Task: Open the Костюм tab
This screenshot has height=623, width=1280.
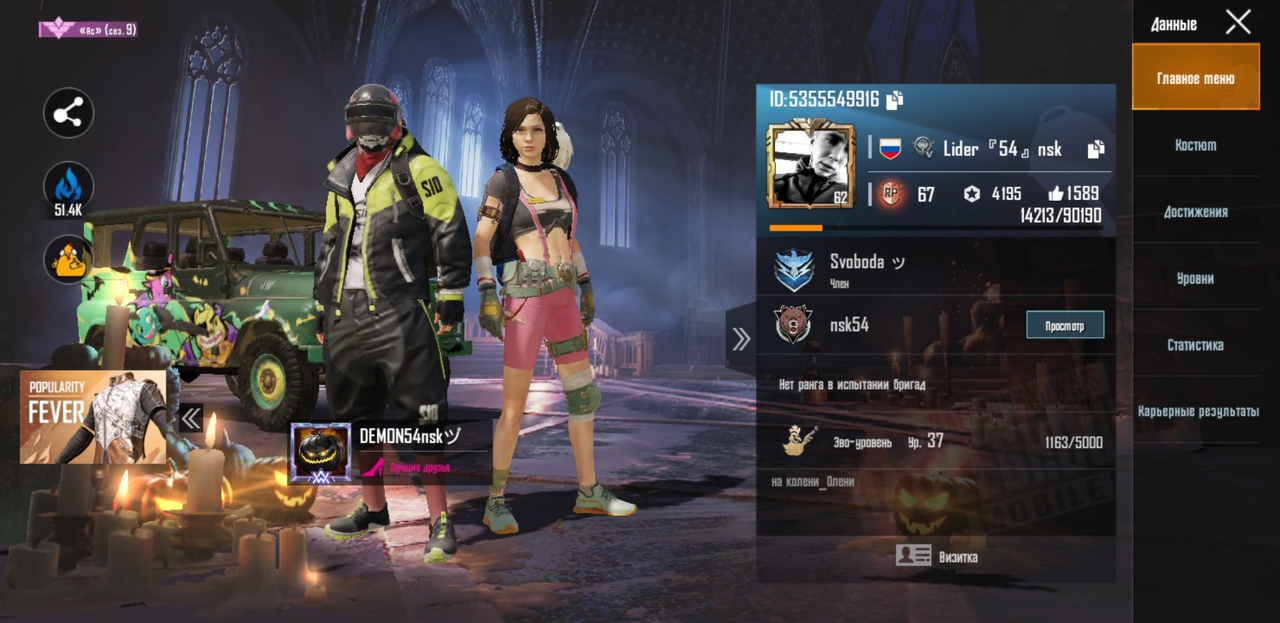Action: coord(1195,145)
